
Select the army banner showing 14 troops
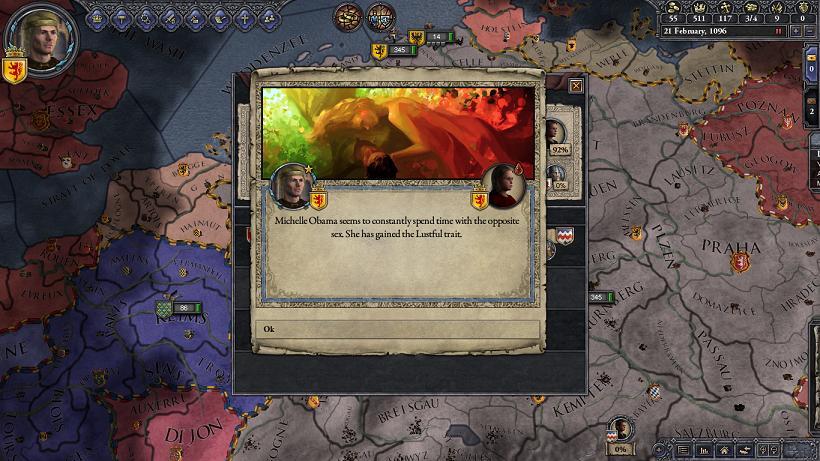click(430, 37)
